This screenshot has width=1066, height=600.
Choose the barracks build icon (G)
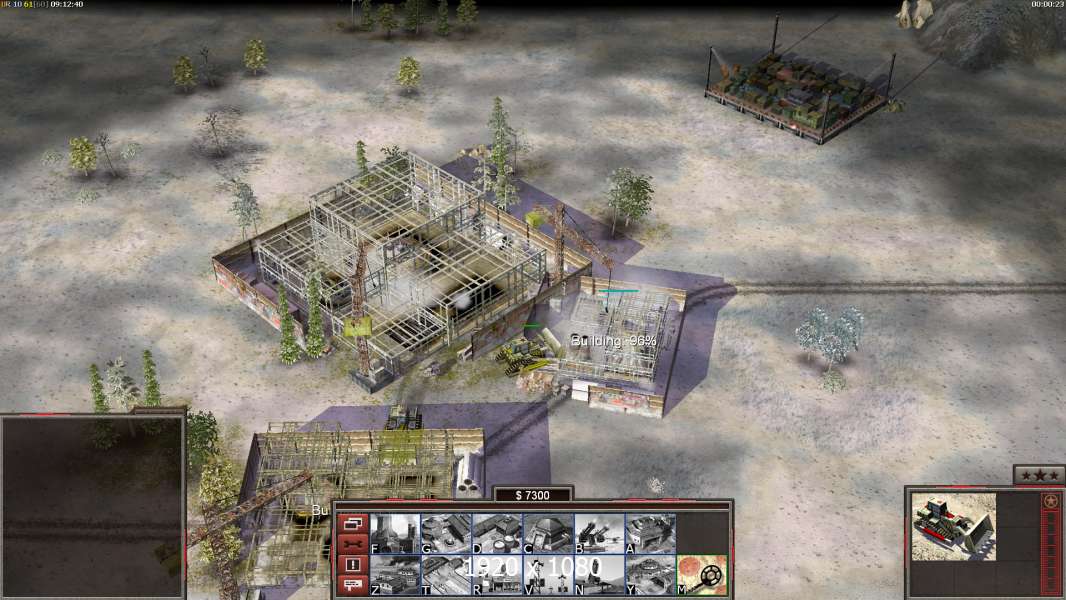click(x=446, y=534)
